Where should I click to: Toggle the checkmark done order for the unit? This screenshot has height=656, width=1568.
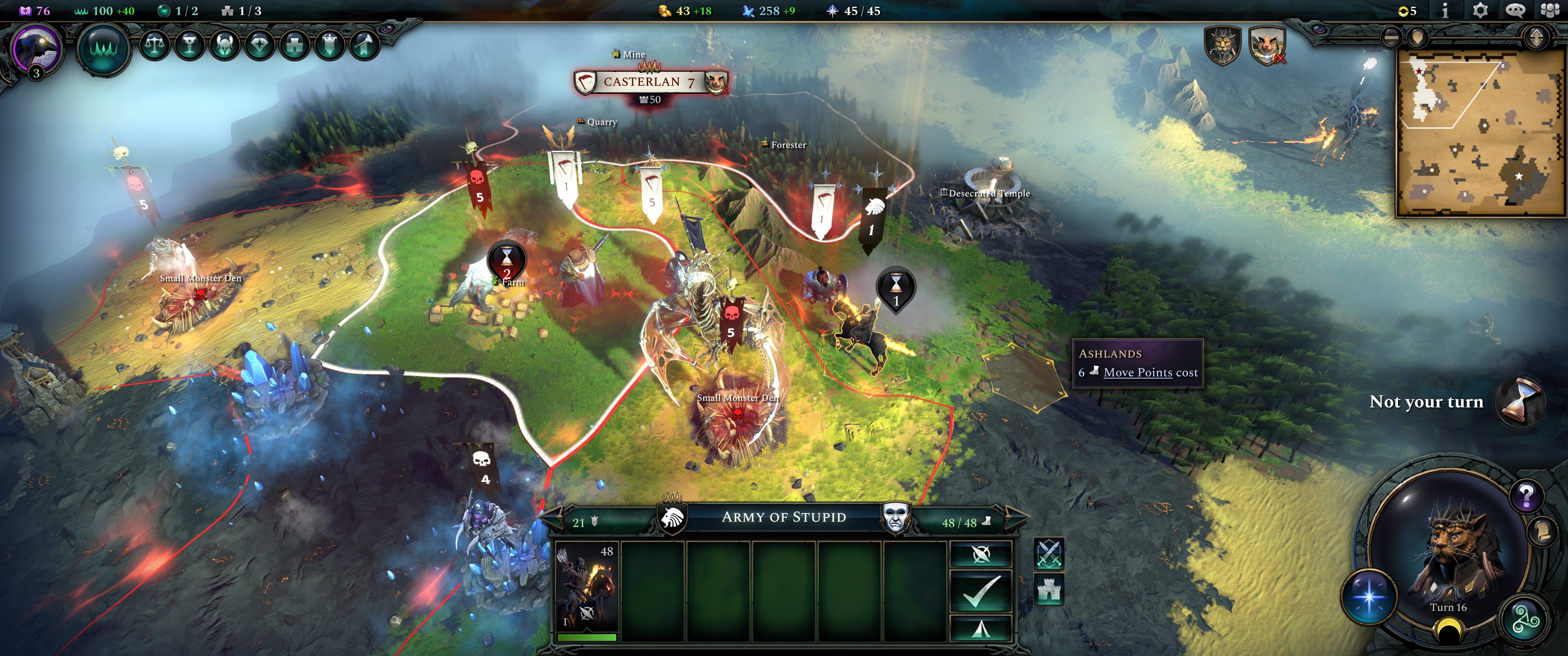point(981,591)
